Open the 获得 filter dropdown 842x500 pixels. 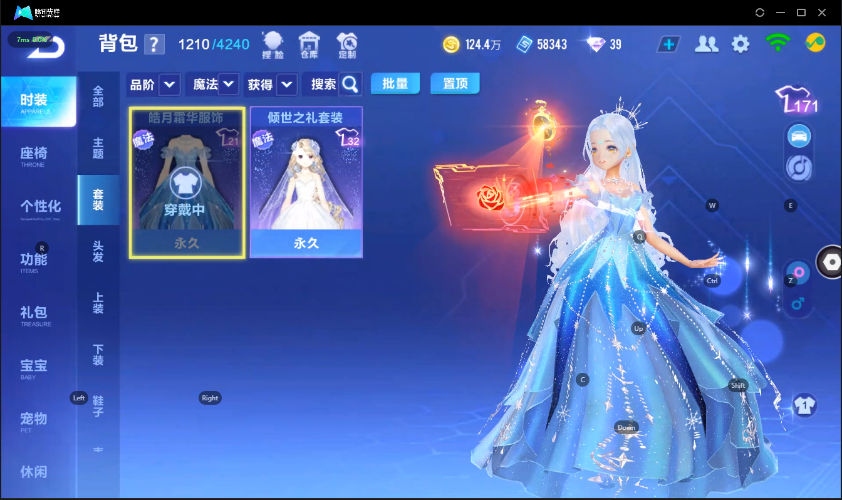coord(287,84)
